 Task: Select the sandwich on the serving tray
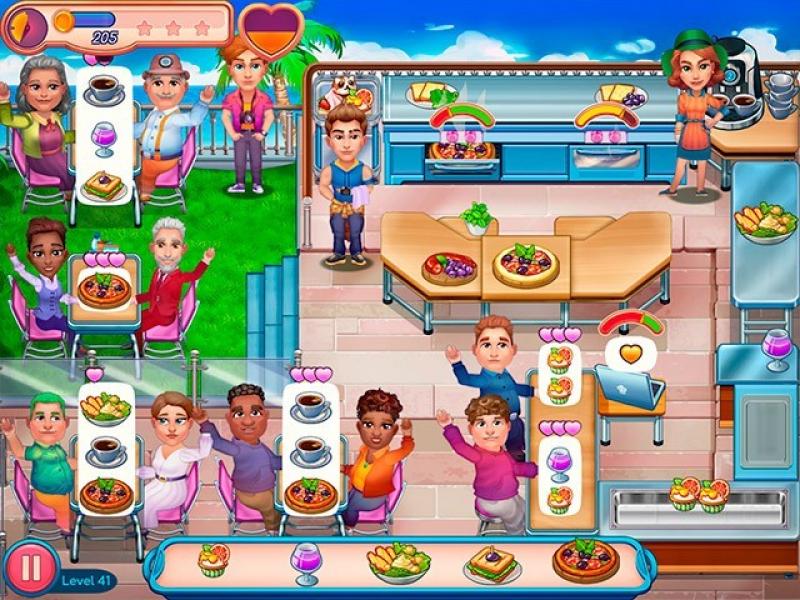click(492, 565)
